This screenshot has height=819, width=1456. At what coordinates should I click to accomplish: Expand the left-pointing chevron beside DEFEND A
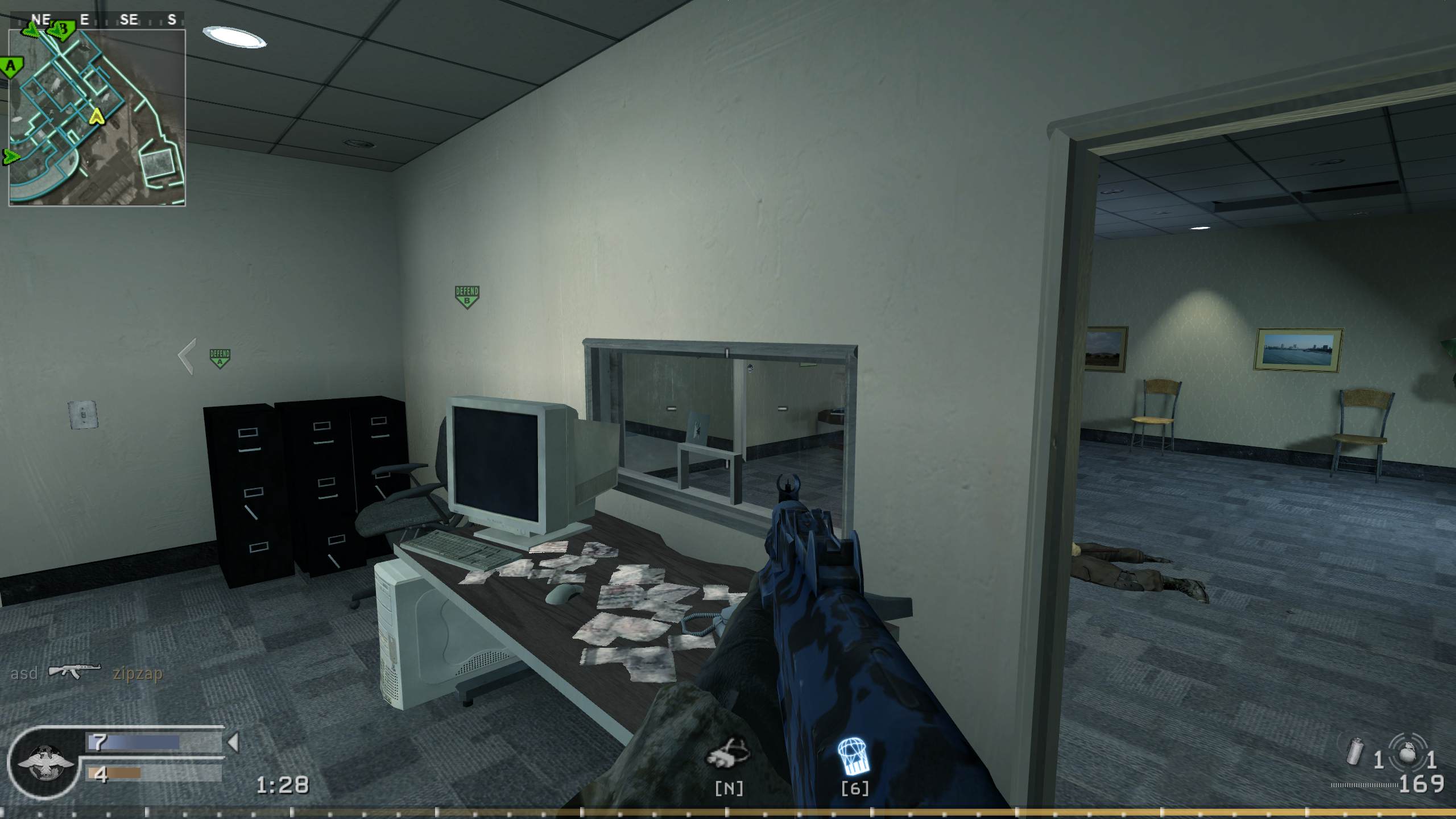(185, 356)
